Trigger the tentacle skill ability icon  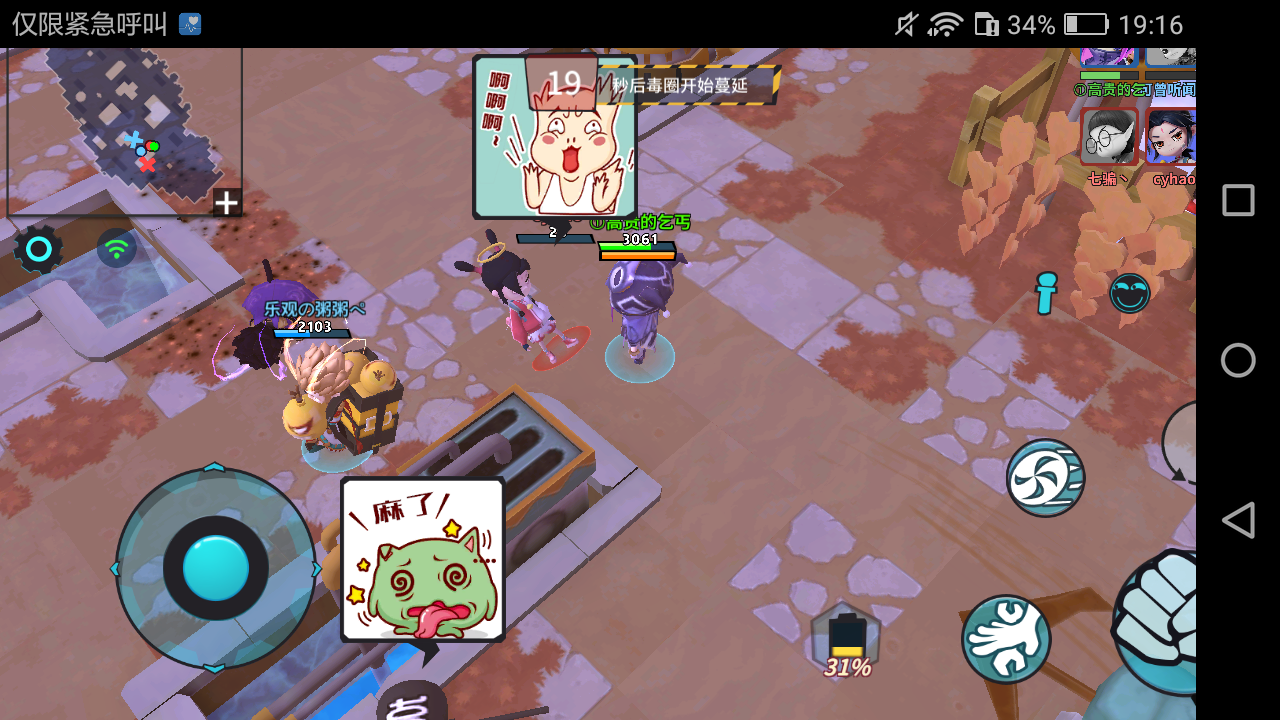[1006, 637]
